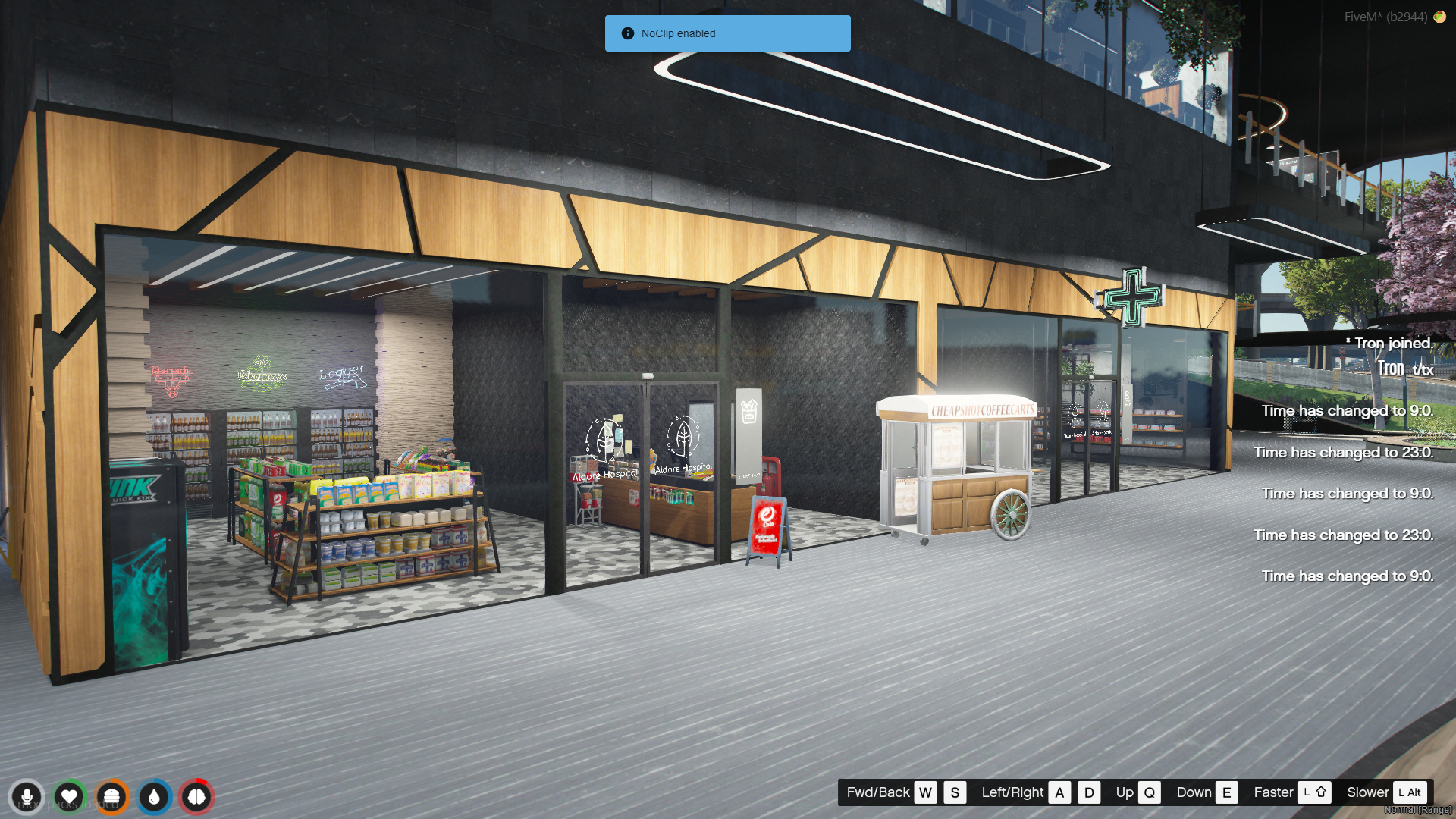
Task: Click the brain stress status icon
Action: (x=196, y=797)
